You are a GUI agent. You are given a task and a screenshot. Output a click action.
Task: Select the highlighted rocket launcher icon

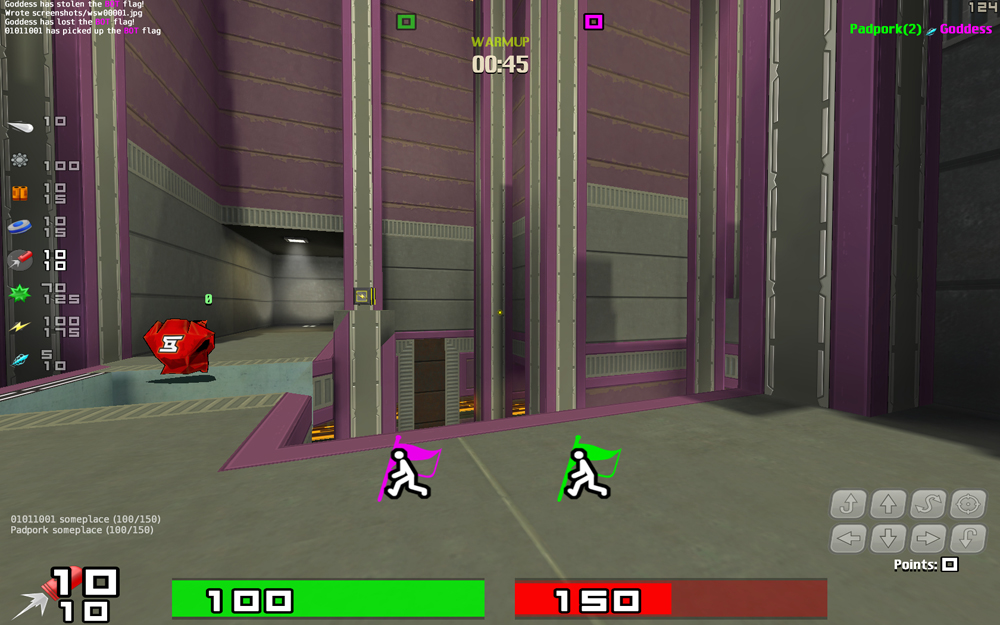tap(19, 260)
